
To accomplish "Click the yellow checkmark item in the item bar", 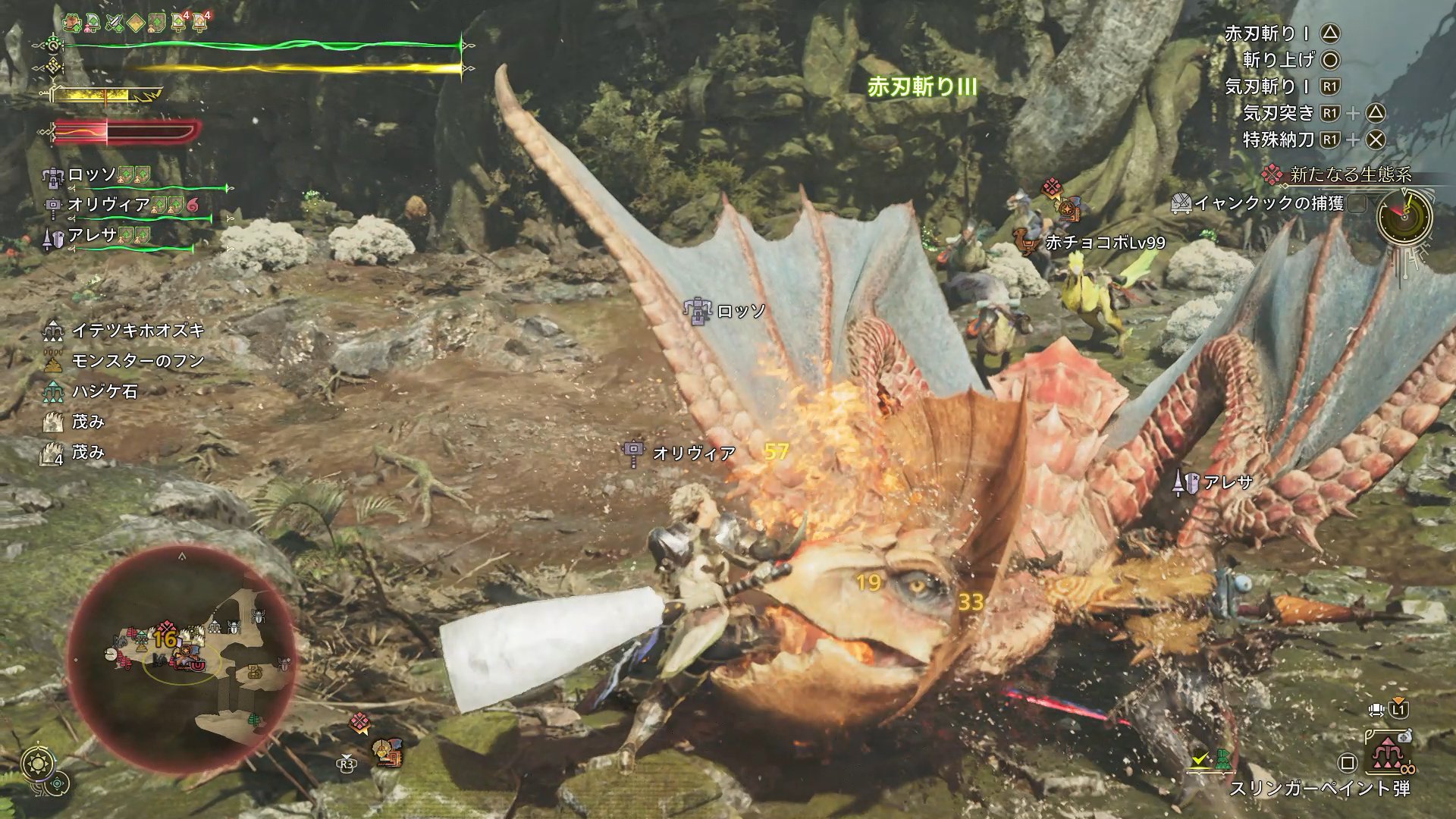I will (x=1200, y=758).
